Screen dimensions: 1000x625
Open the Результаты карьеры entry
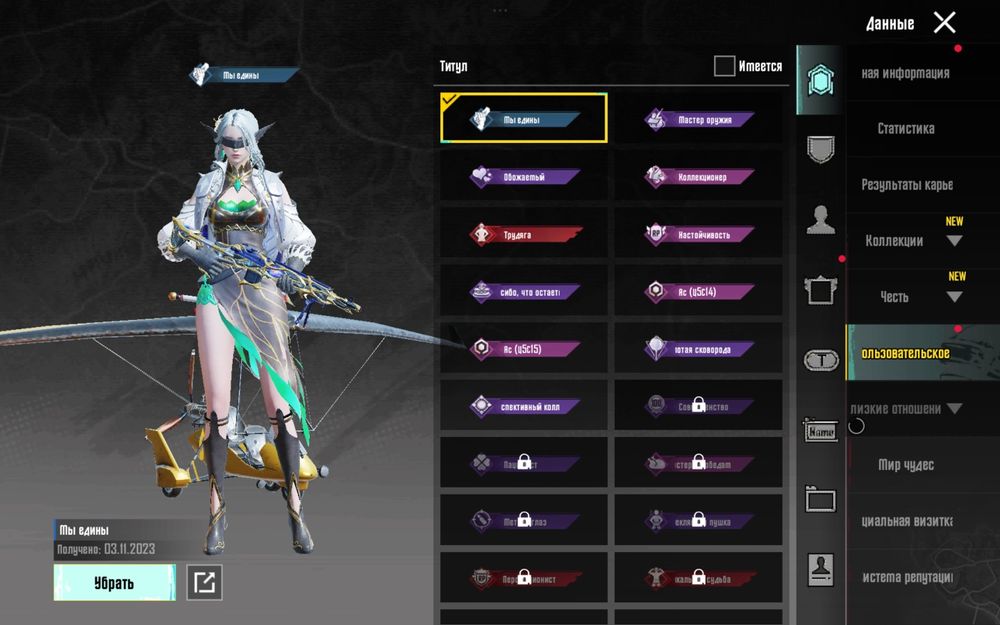pyautogui.click(x=907, y=185)
